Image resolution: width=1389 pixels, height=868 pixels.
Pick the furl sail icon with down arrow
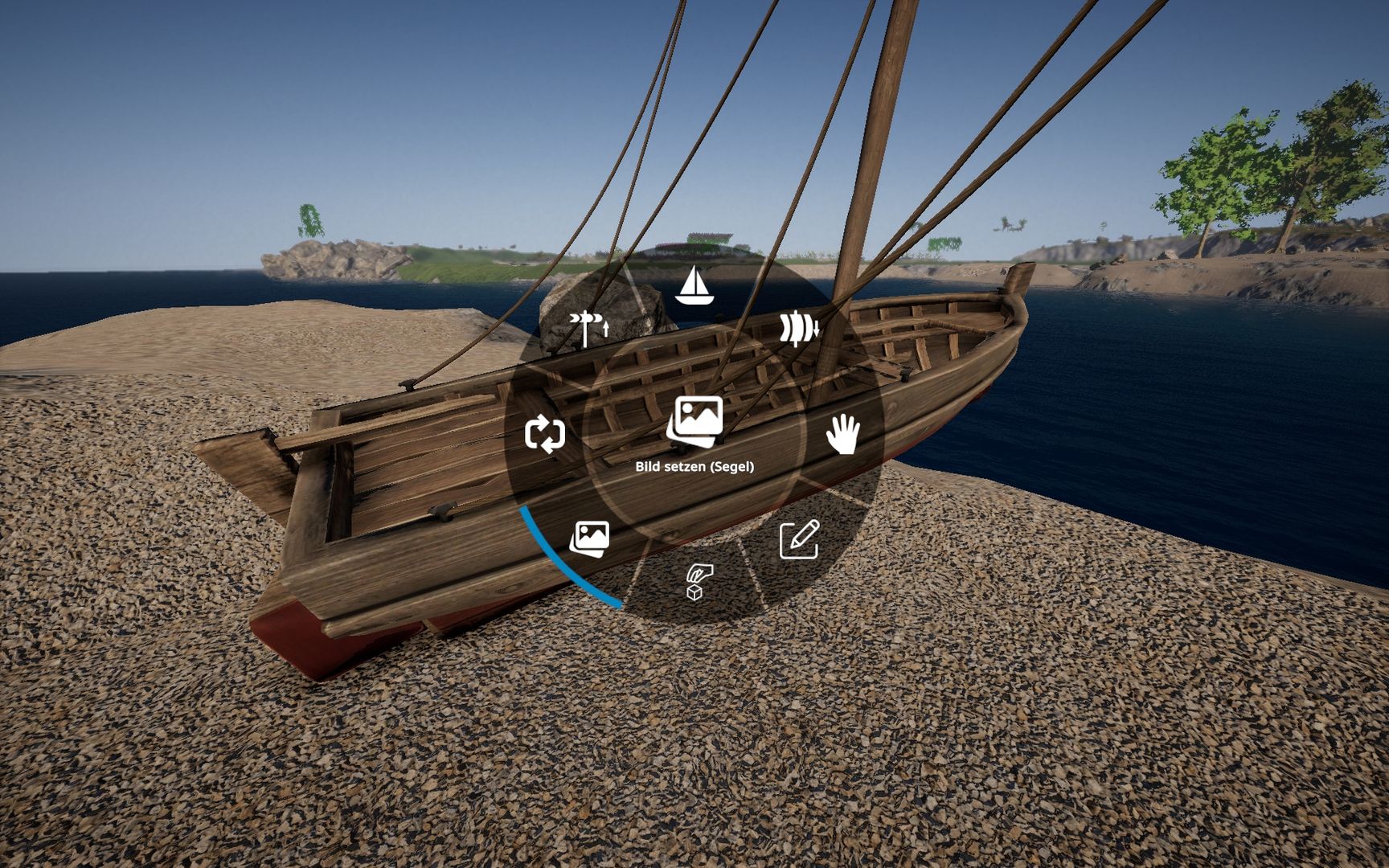tap(798, 328)
